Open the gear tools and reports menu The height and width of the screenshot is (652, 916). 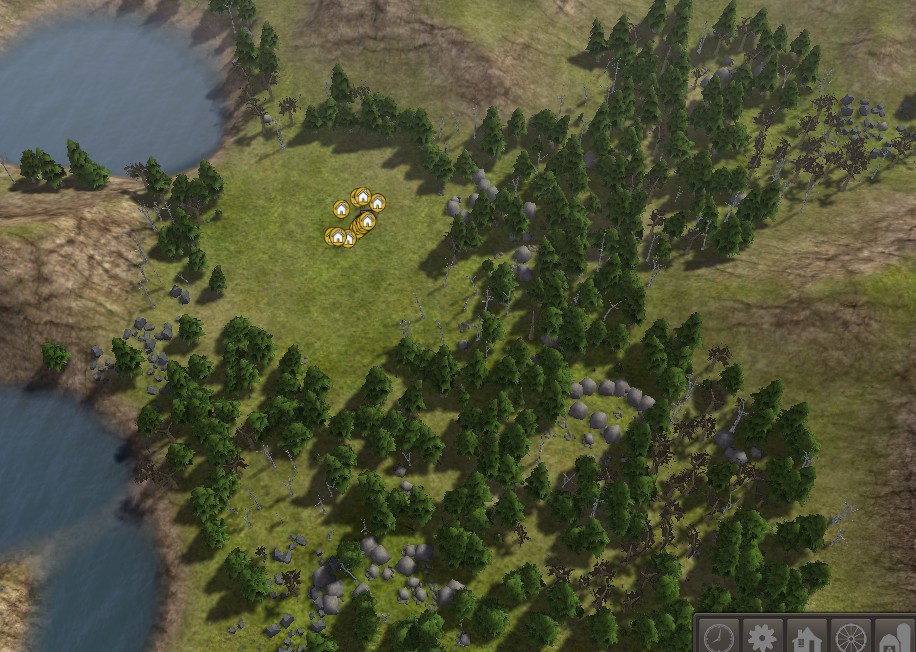click(x=763, y=637)
